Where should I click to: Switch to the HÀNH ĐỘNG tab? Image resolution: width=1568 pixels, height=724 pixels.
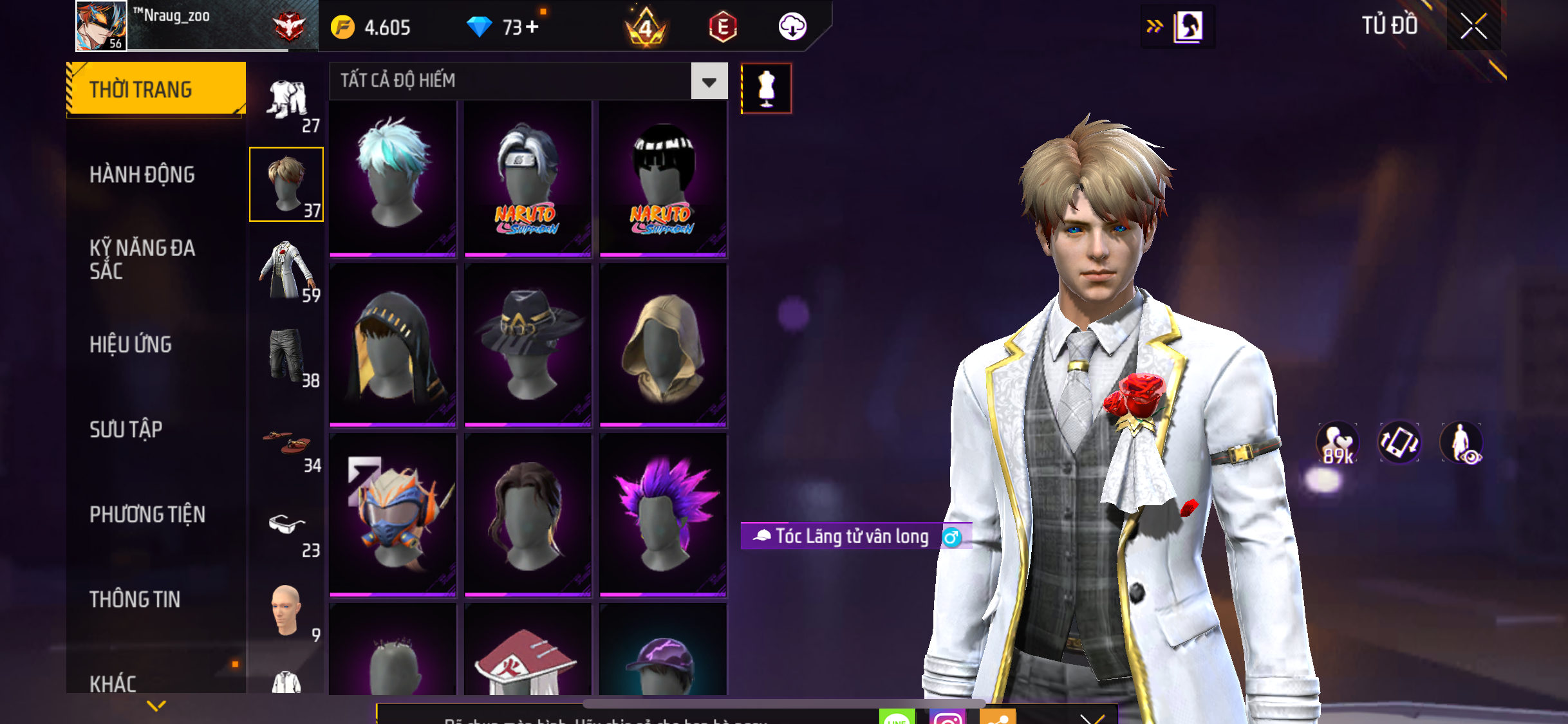142,174
